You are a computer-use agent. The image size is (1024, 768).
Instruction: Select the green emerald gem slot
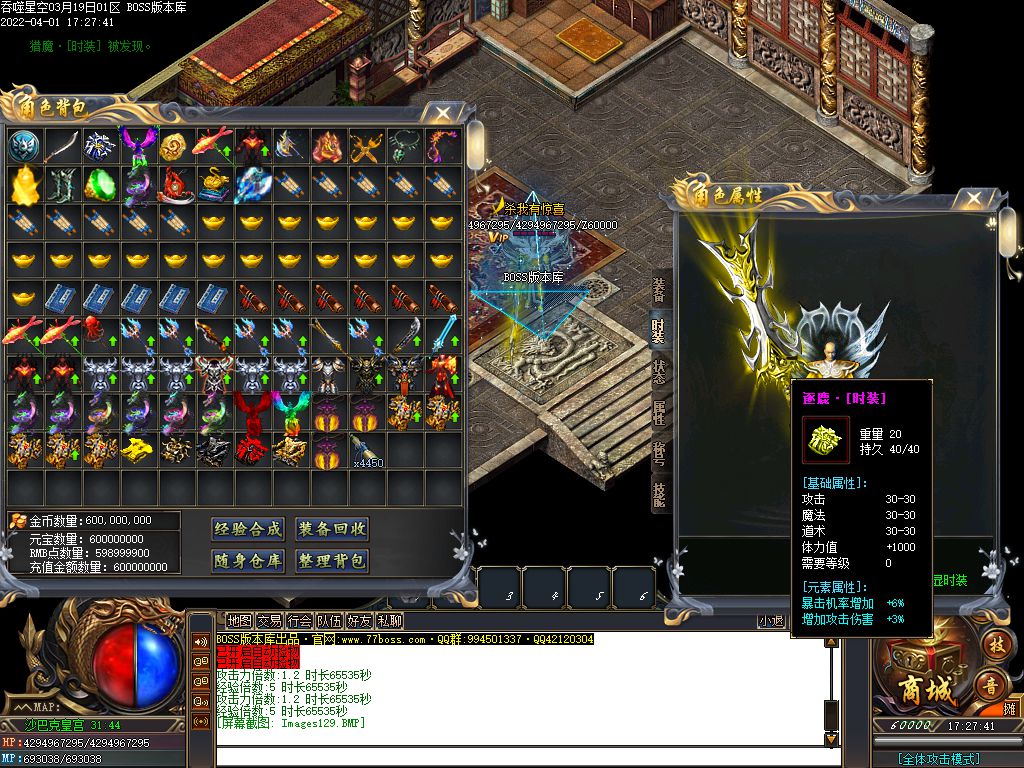pyautogui.click(x=99, y=184)
